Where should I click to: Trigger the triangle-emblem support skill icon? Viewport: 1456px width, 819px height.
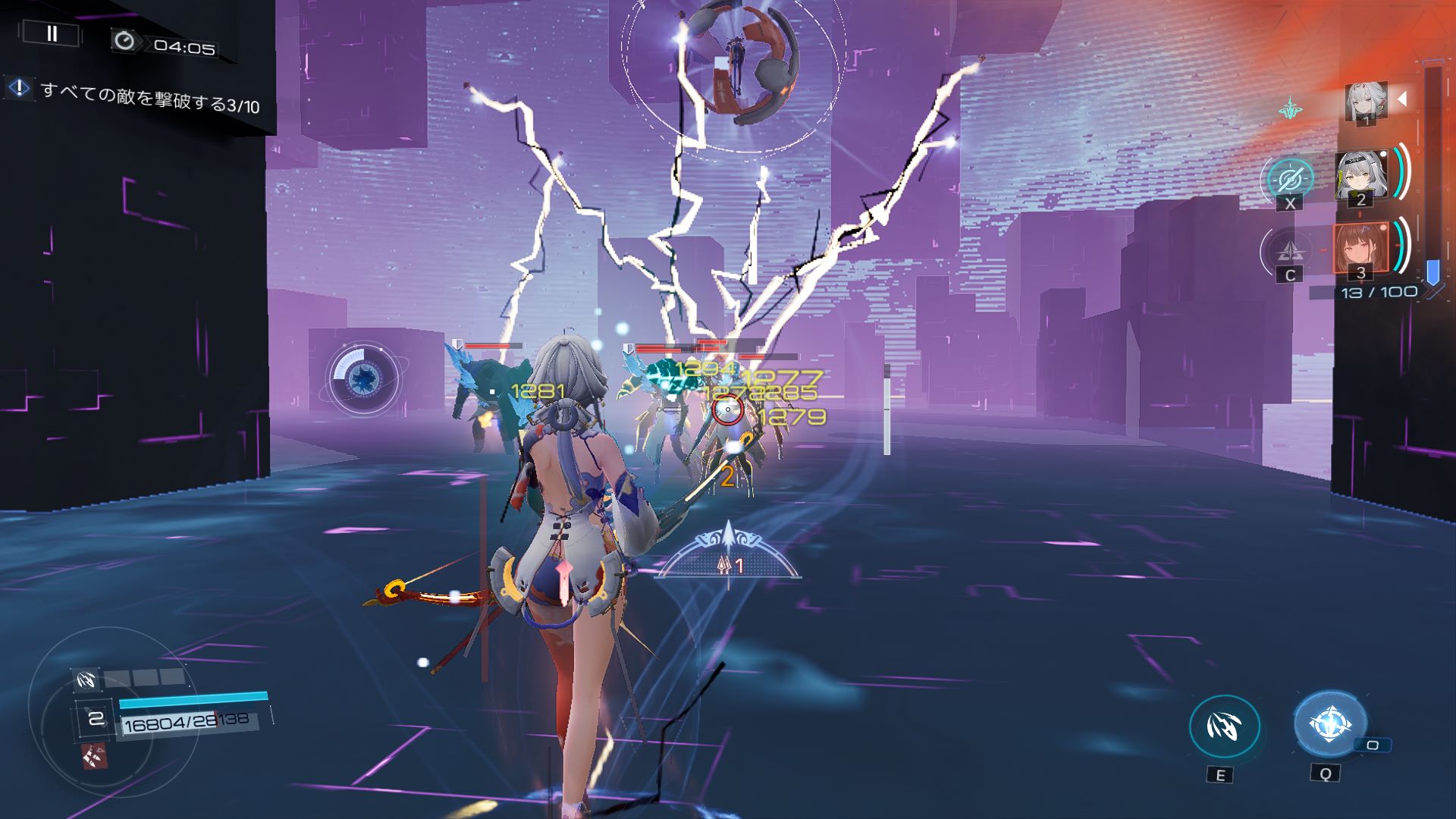coord(1289,250)
